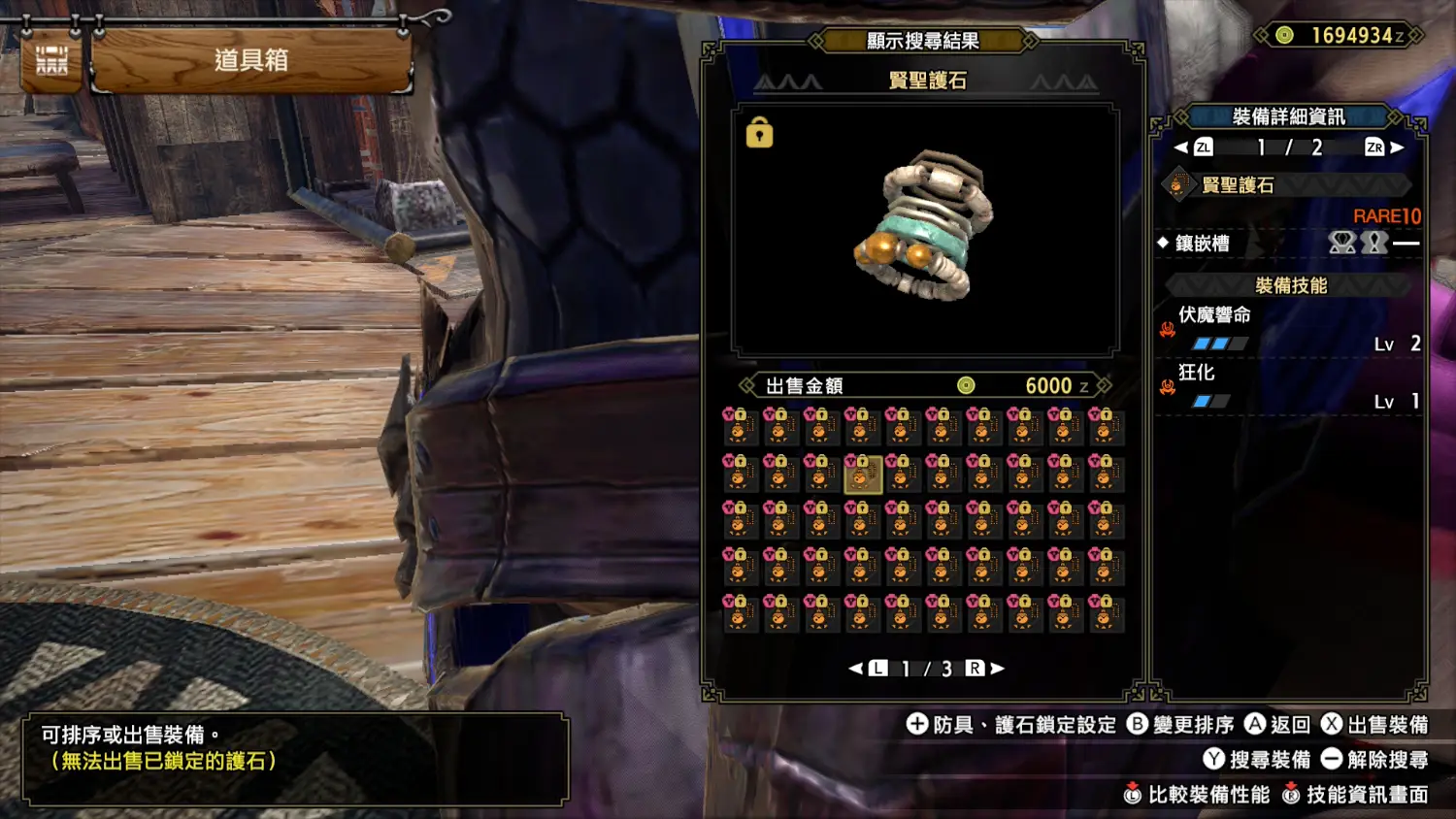Select the 狂化 skill row
Screen dimensions: 1456x819
[1289, 386]
